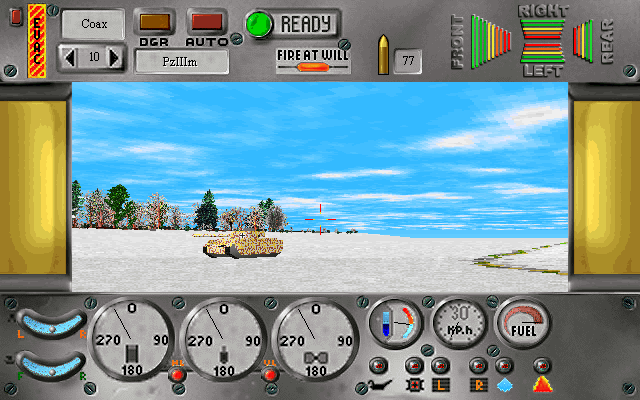Select the Coax weapon selector
The image size is (640, 400).
pos(93,24)
